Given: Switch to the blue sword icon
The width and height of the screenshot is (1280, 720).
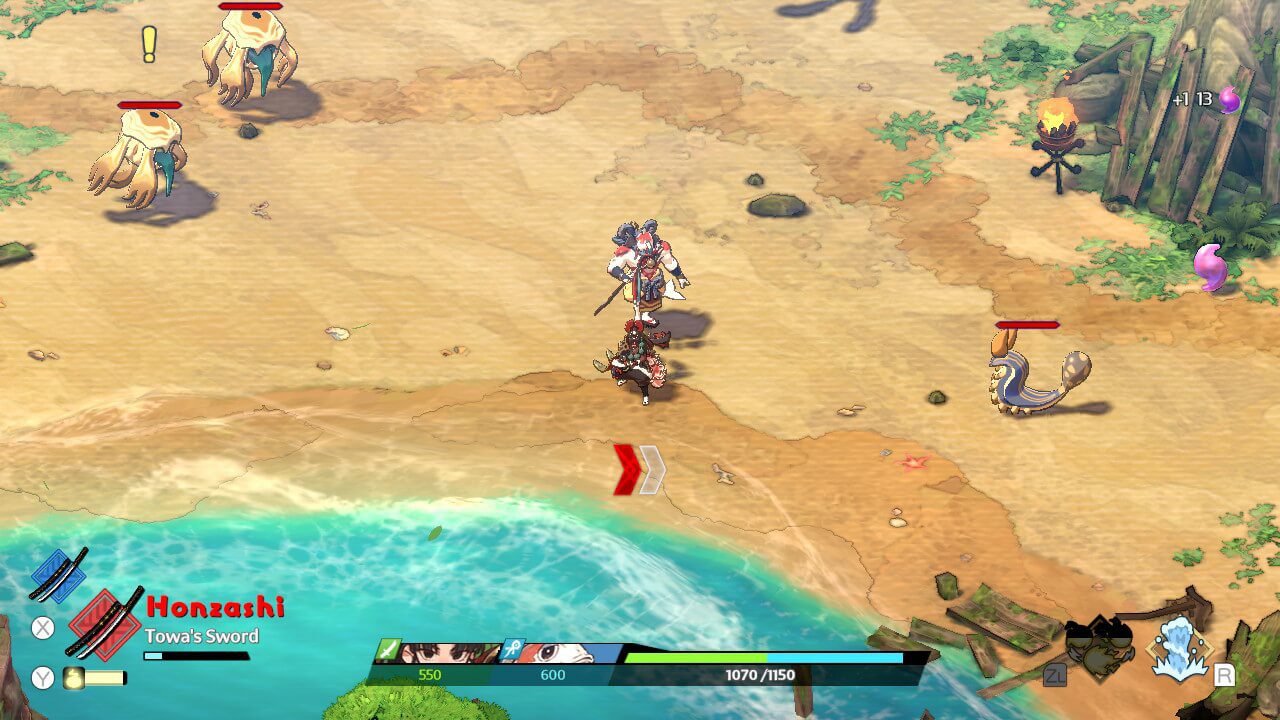Looking at the screenshot, I should click(x=58, y=574).
